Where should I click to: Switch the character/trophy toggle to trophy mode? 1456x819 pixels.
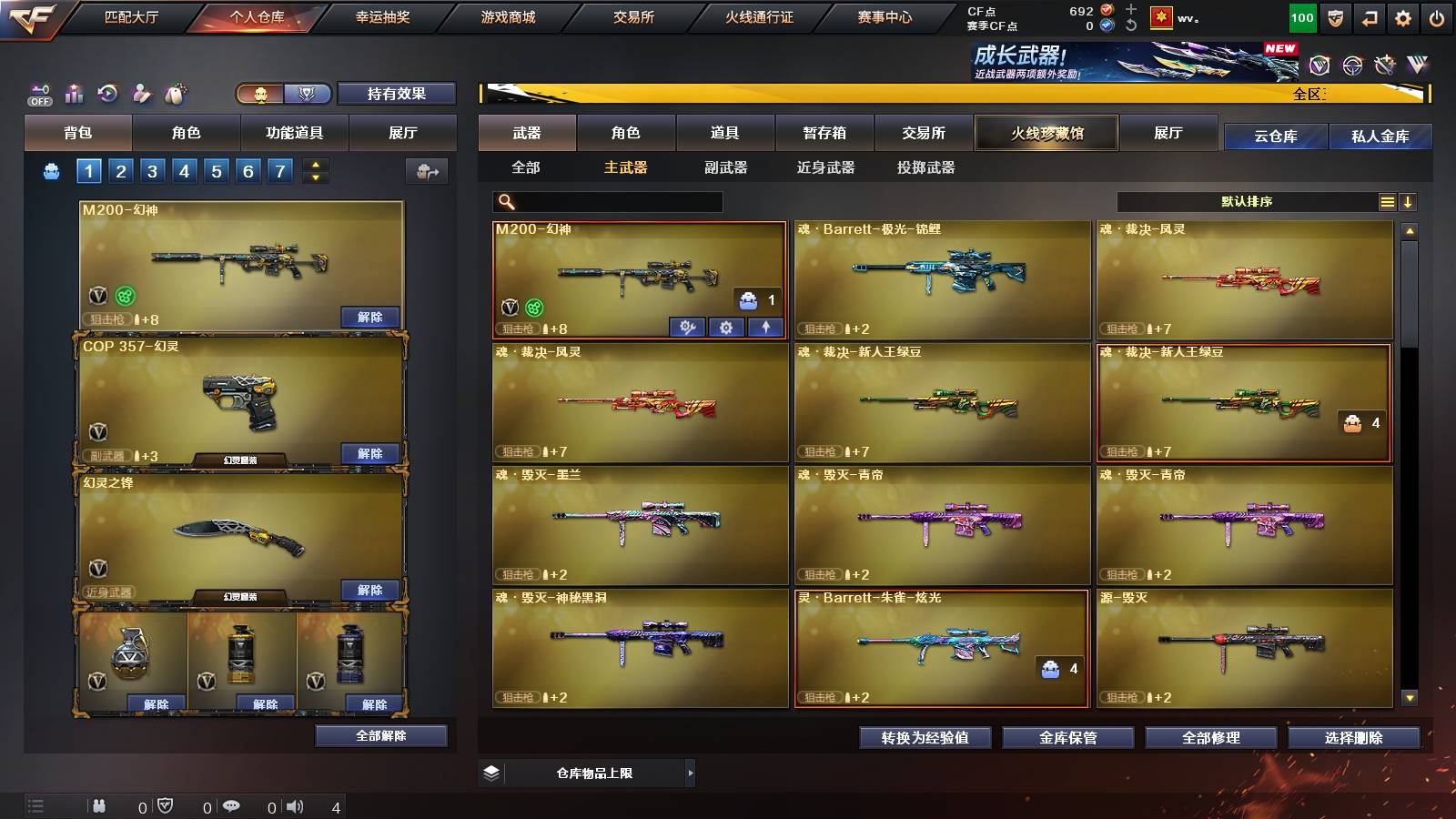point(309,93)
